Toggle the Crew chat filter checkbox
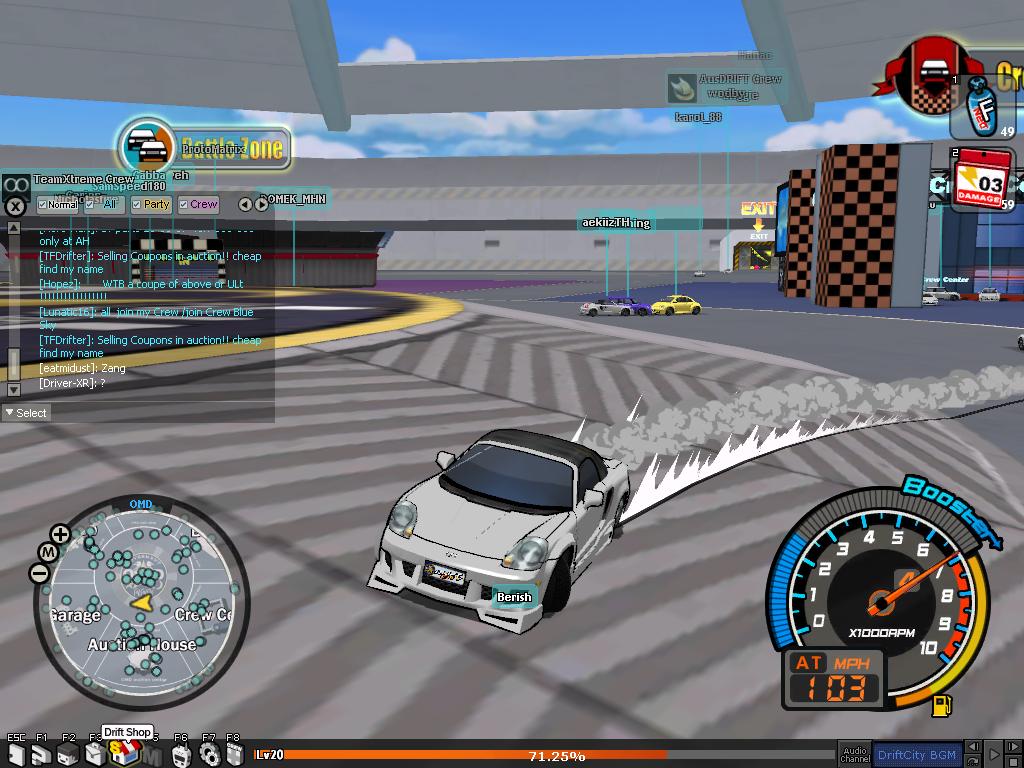 (184, 205)
